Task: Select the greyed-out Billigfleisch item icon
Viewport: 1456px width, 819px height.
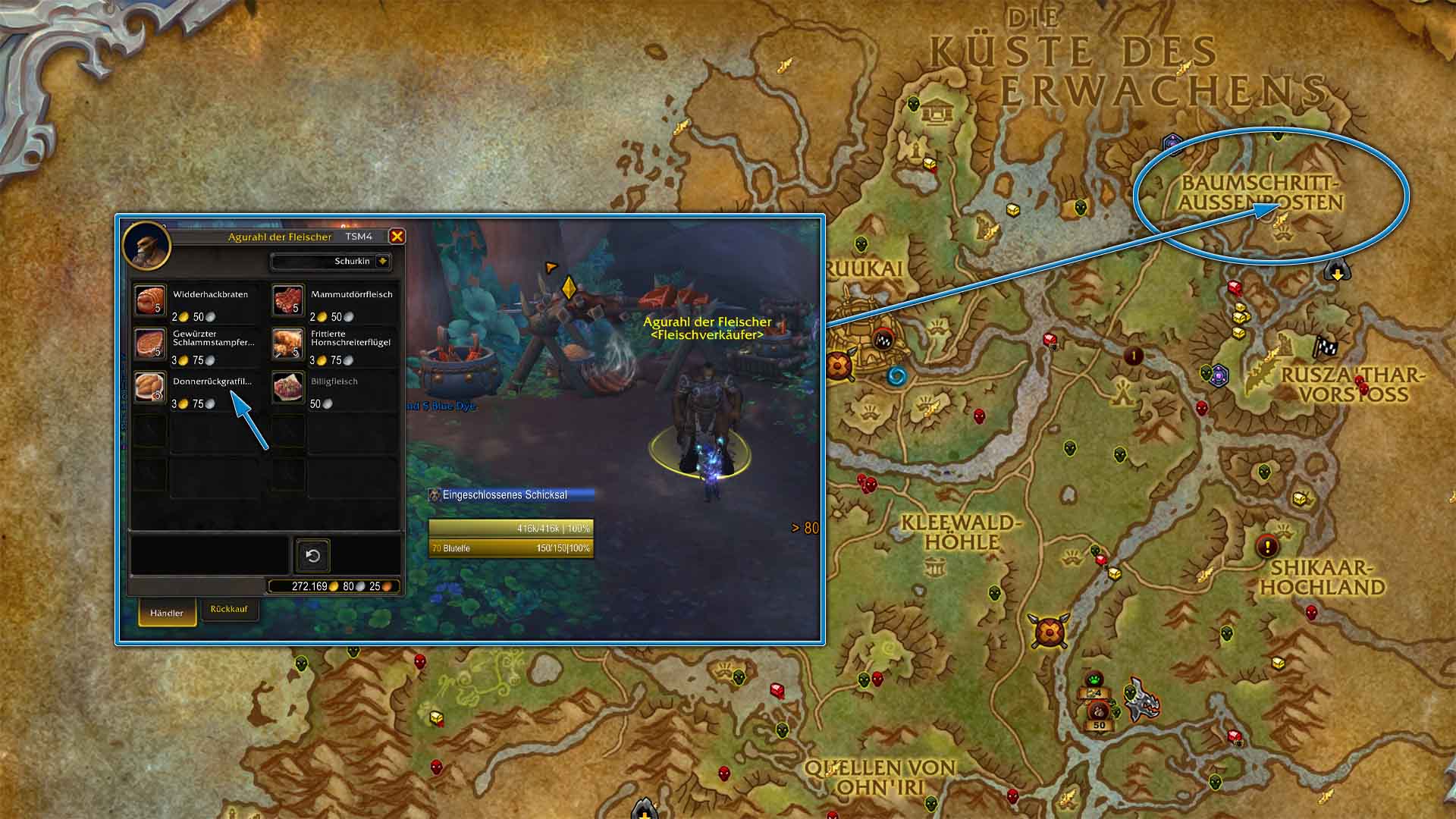Action: (x=288, y=388)
